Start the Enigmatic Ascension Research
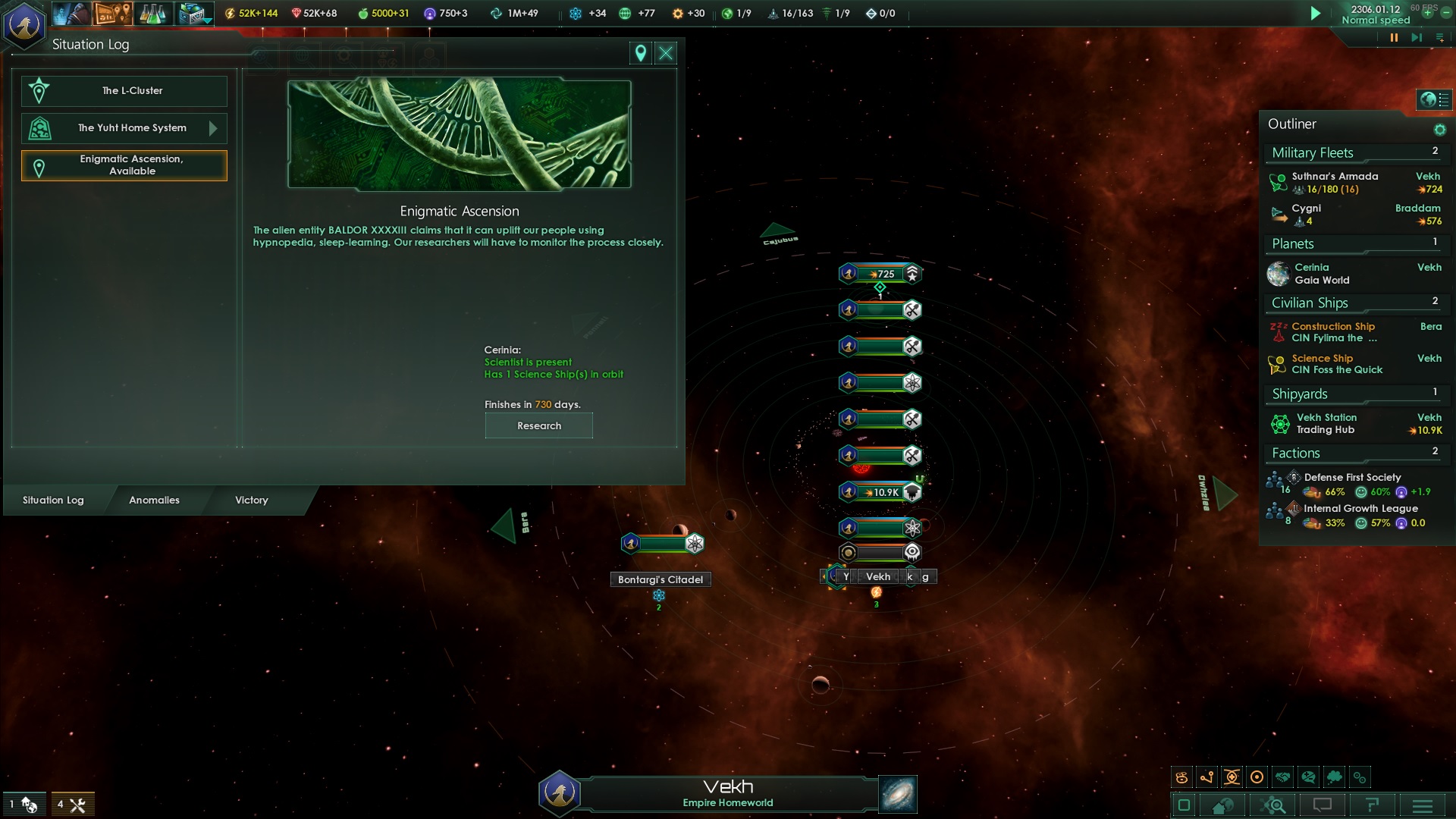 (x=538, y=425)
